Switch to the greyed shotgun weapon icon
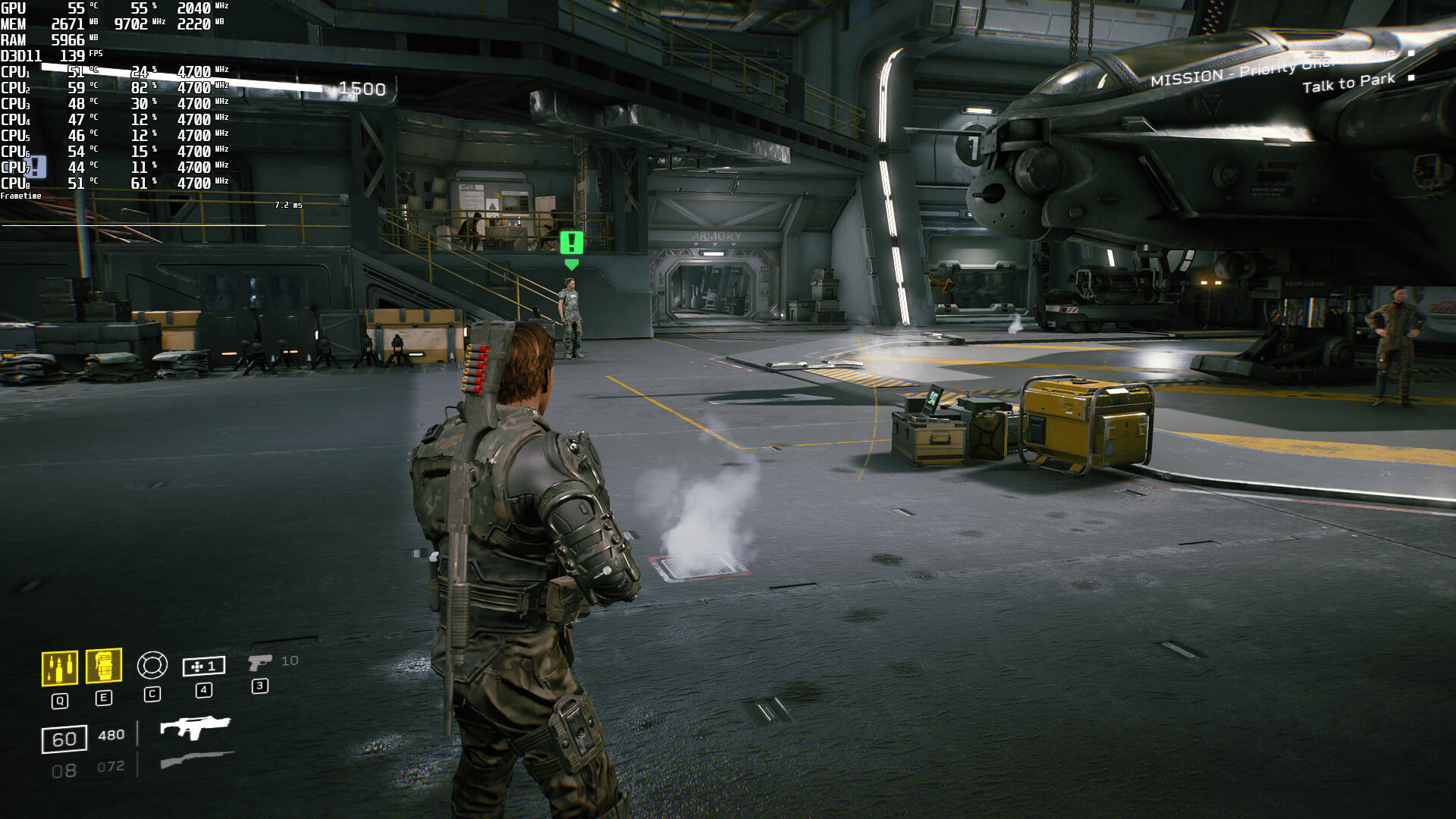This screenshot has height=819, width=1456. coord(197,759)
